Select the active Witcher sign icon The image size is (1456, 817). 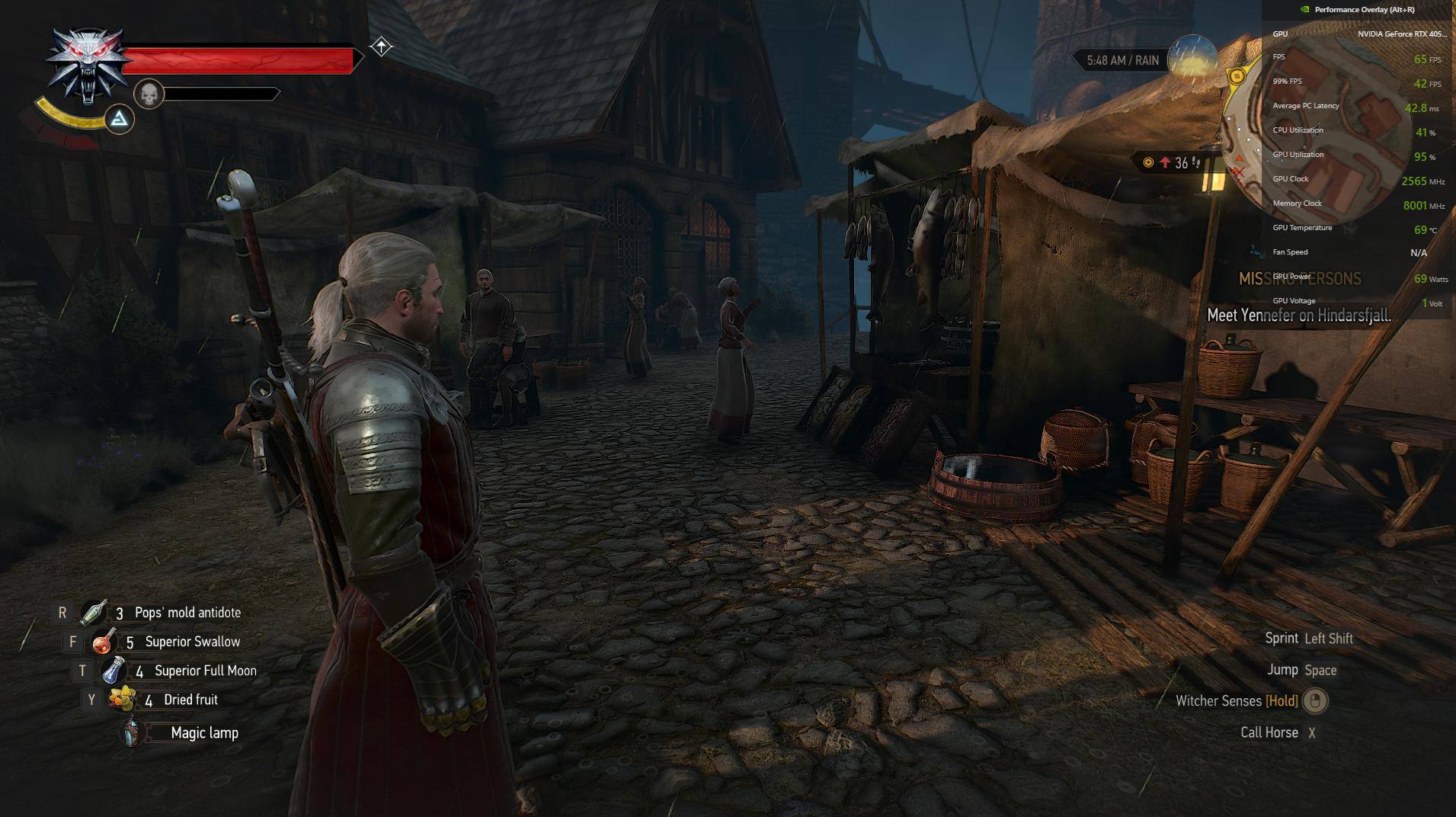click(x=120, y=120)
